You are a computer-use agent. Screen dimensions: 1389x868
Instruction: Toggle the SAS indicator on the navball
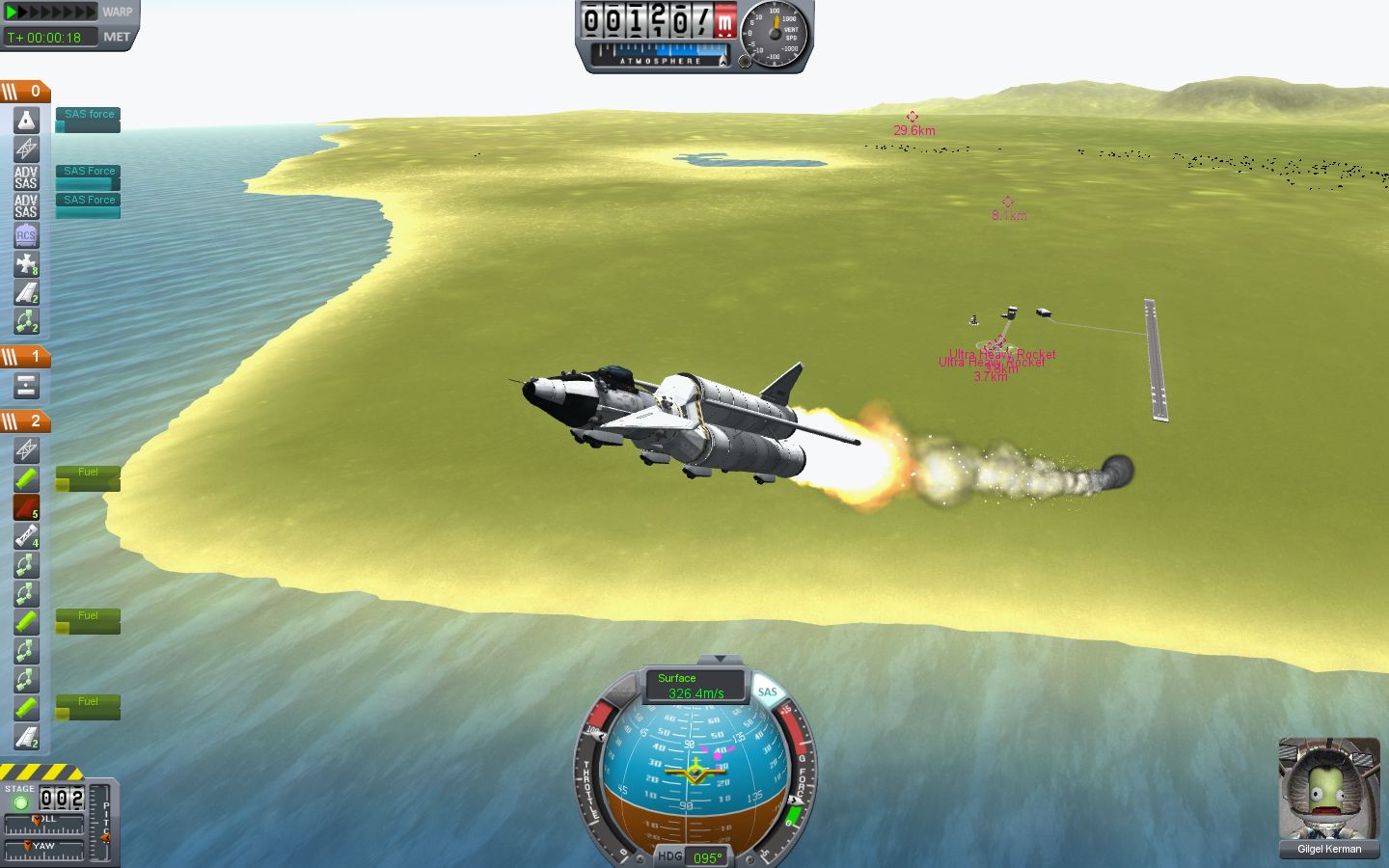[x=767, y=692]
